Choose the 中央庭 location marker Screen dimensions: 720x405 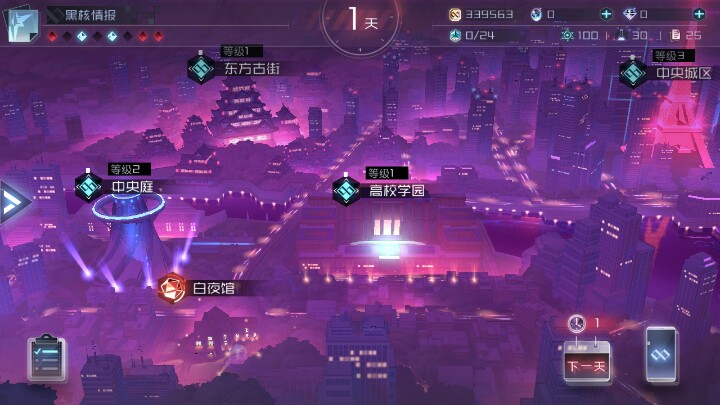[x=90, y=186]
